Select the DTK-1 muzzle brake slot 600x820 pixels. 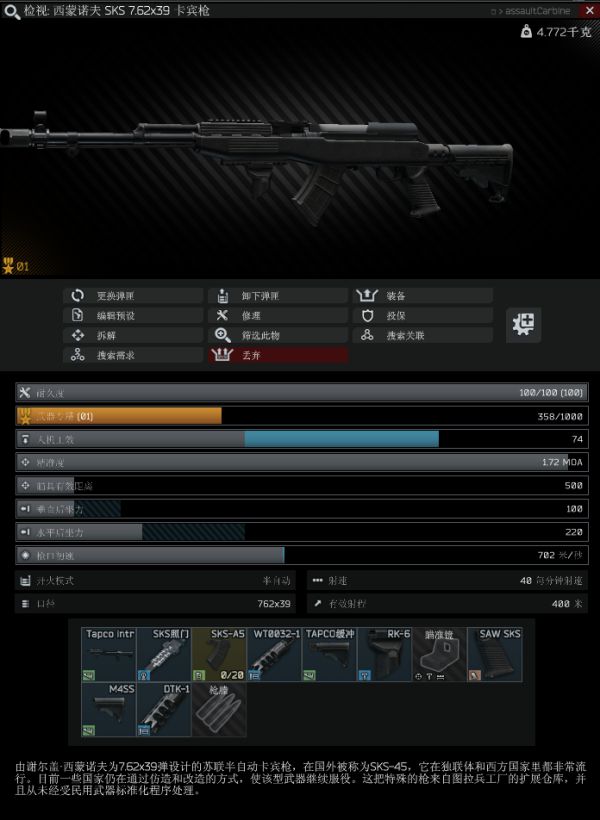[x=164, y=710]
